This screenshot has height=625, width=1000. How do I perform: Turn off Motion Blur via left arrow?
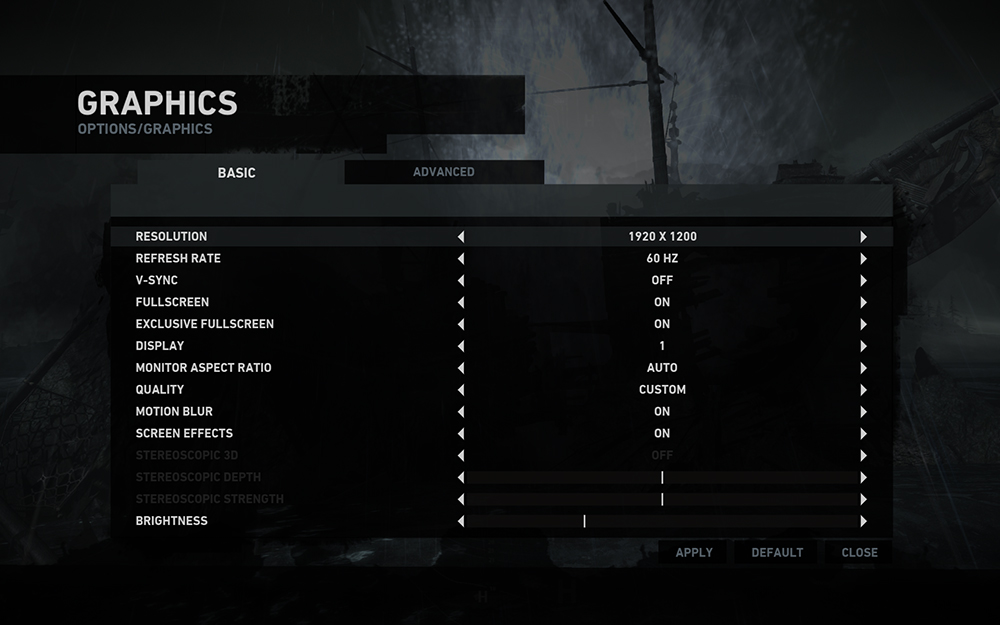[x=461, y=412]
